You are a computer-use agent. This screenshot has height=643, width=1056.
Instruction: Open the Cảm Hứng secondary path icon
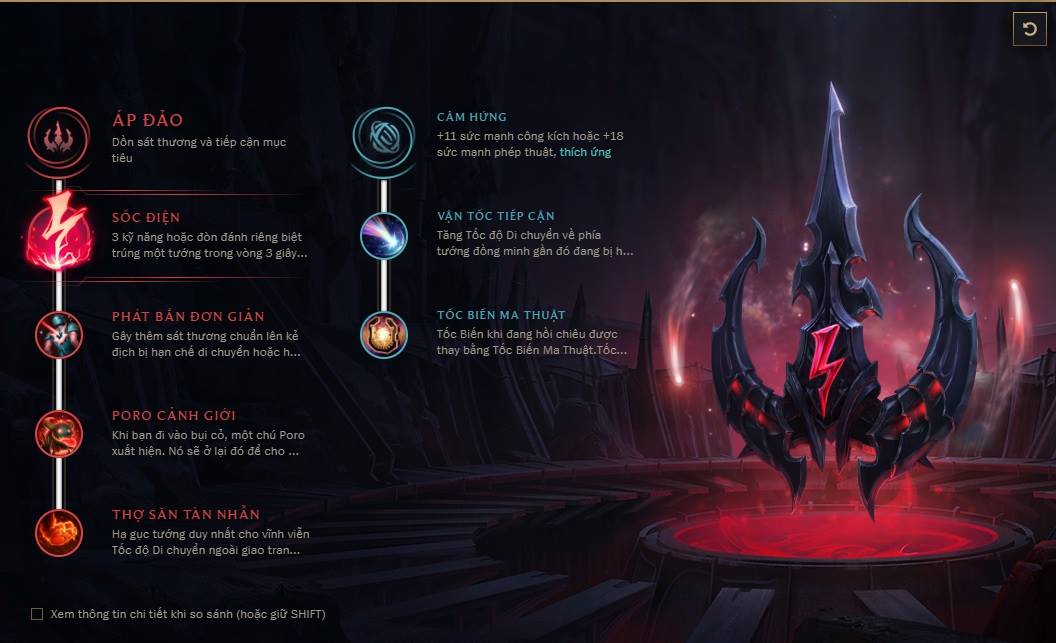383,136
